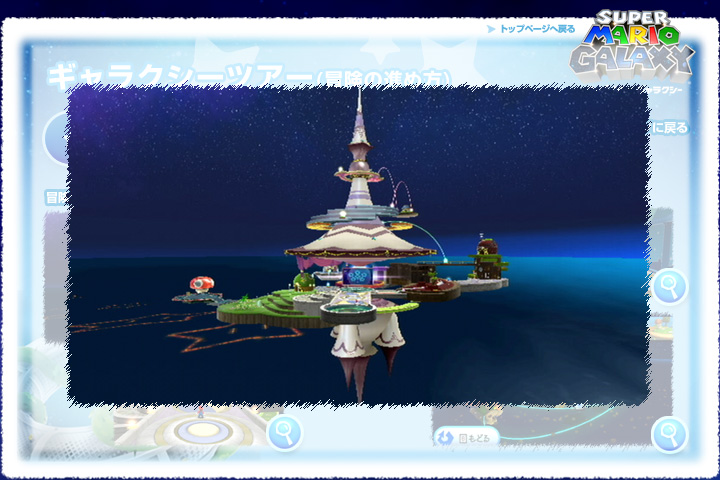
Task: Click the もどる back button
Action: (x=467, y=437)
